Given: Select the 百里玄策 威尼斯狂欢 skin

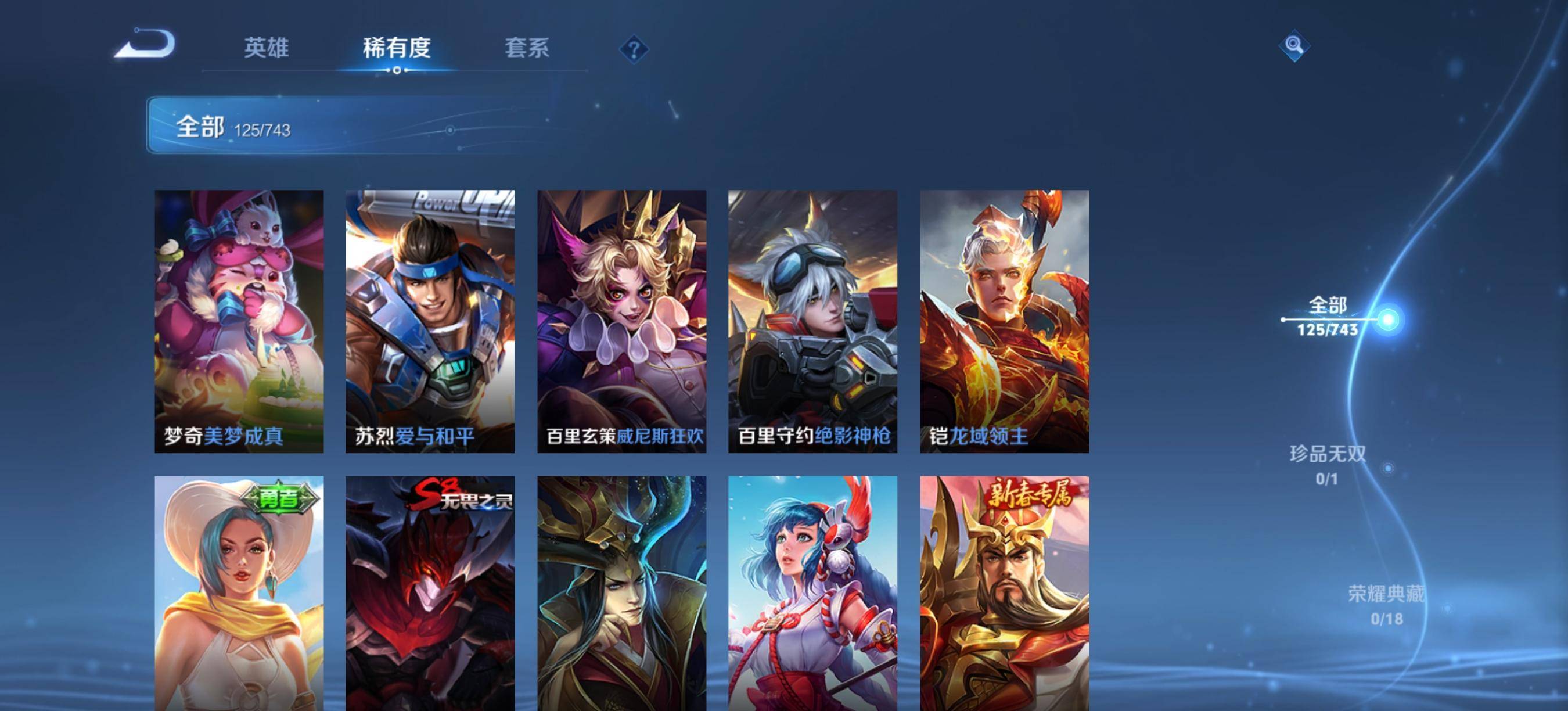Looking at the screenshot, I should 621,321.
